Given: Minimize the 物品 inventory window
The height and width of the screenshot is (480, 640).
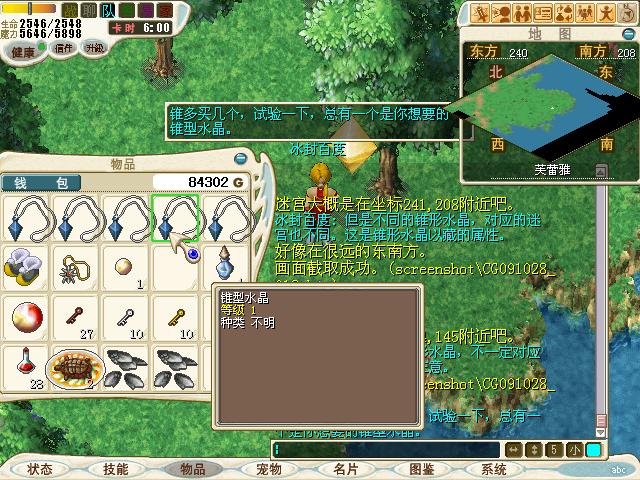Looking at the screenshot, I should point(240,158).
